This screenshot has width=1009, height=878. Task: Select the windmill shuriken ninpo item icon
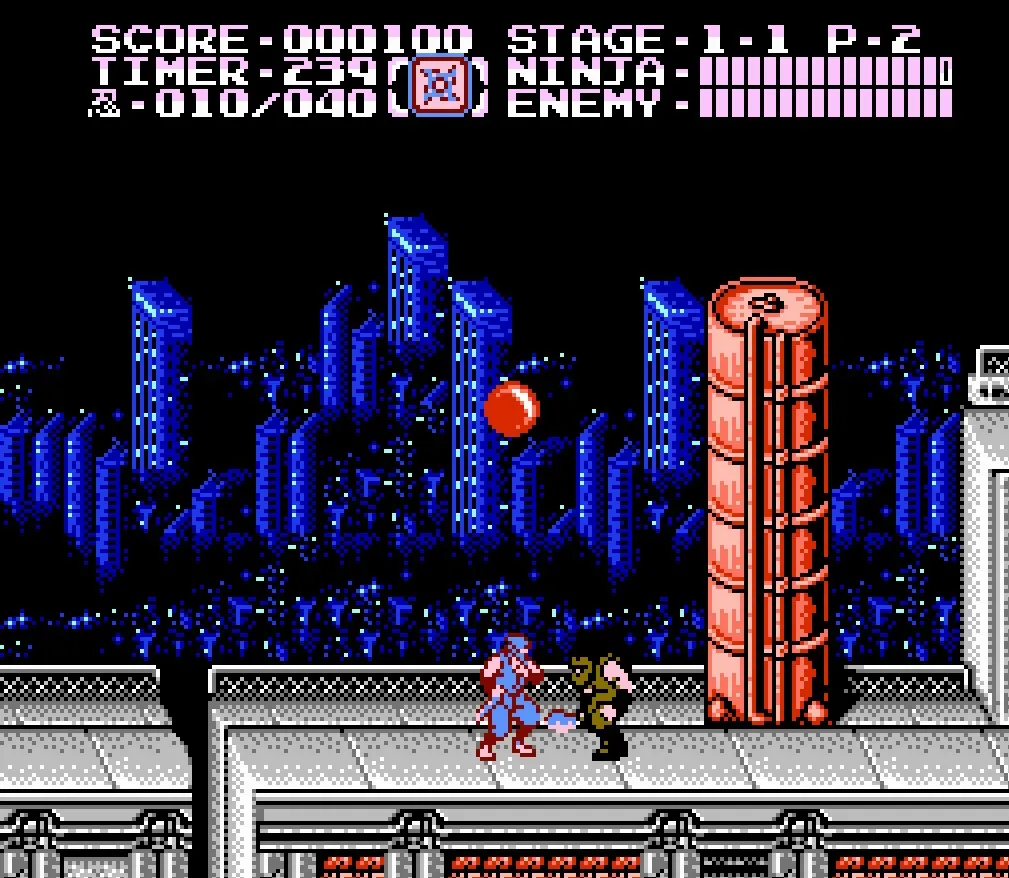(438, 88)
